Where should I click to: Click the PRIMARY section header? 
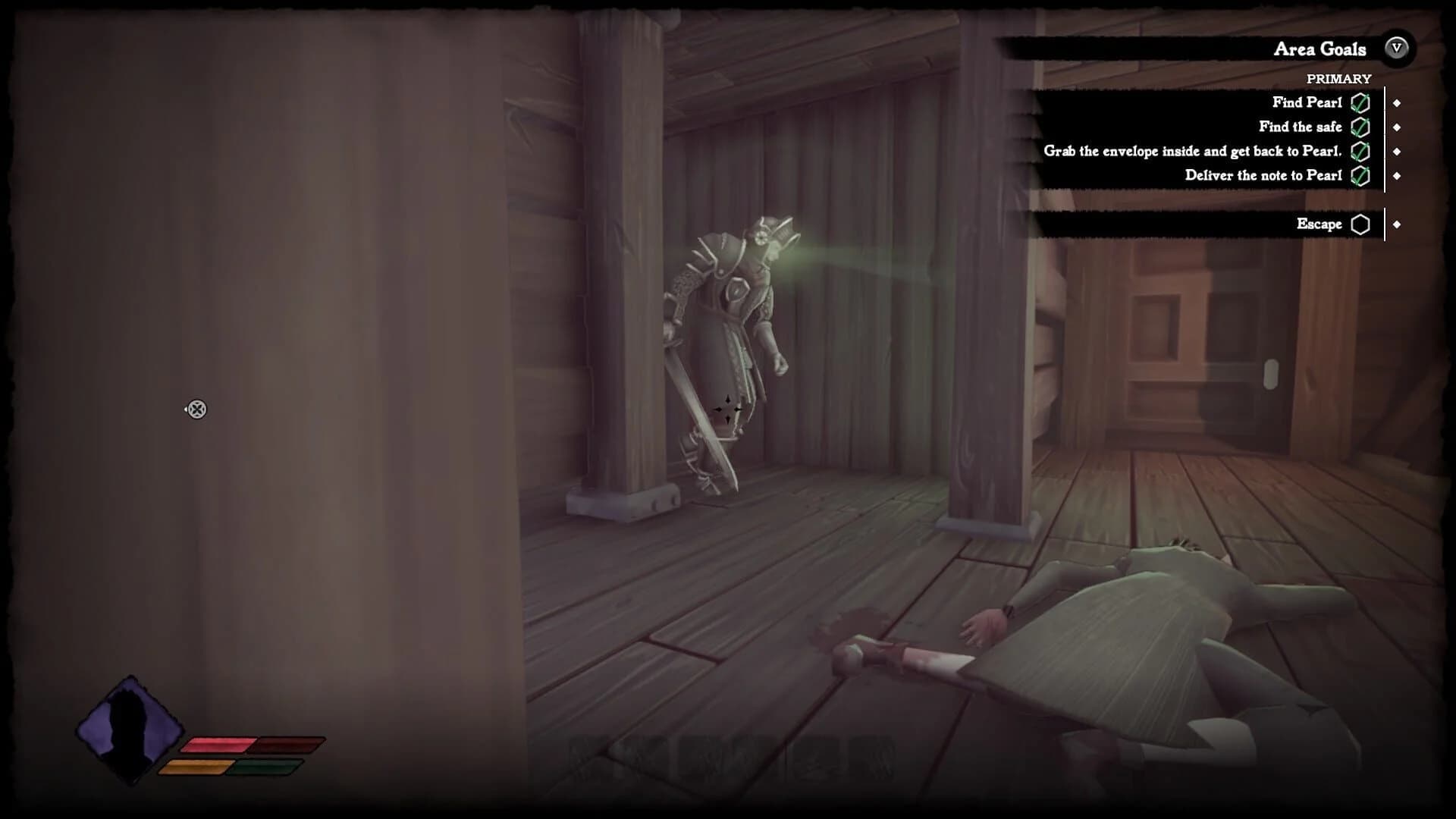[1339, 77]
